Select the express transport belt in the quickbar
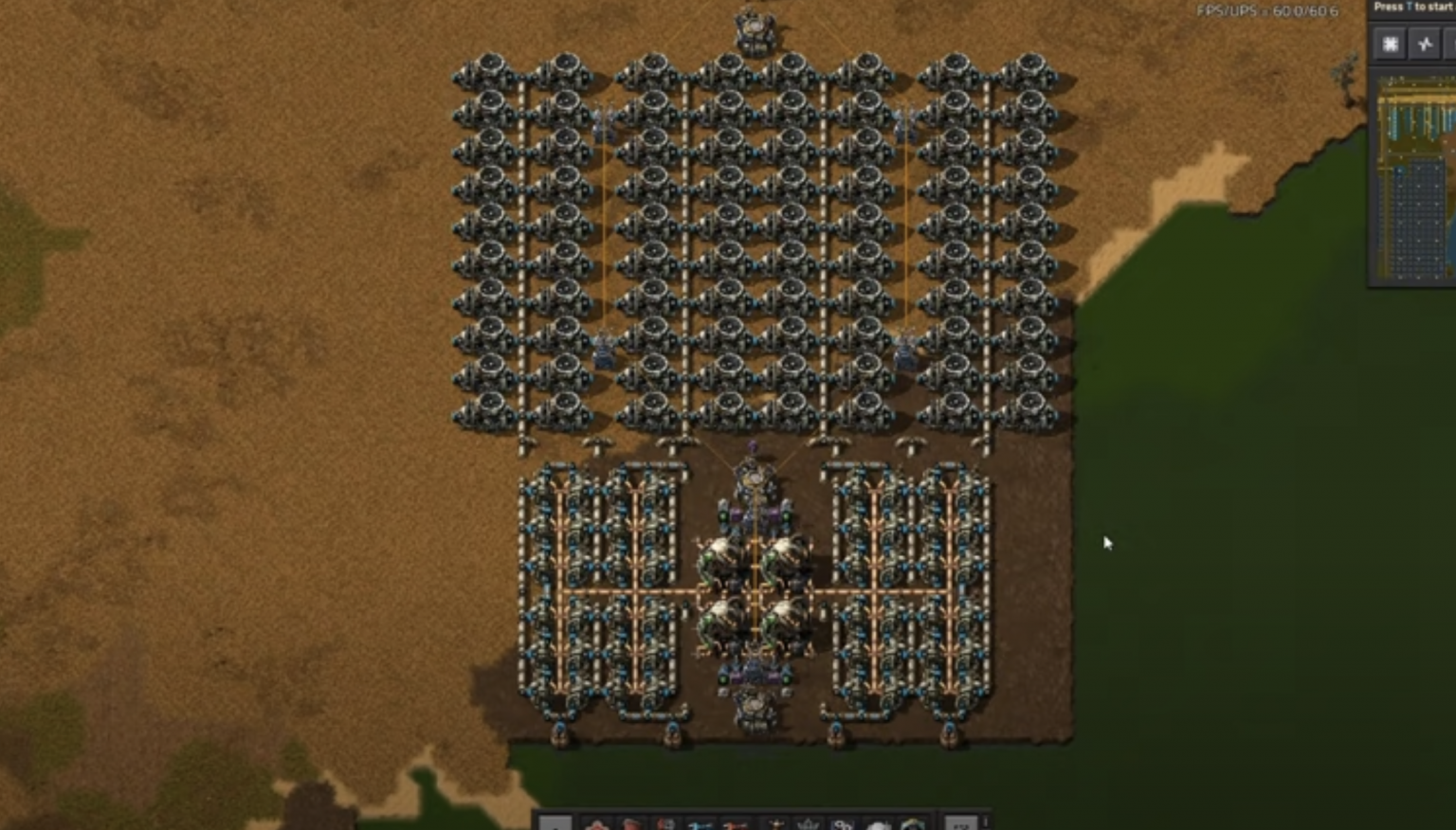 click(x=701, y=824)
